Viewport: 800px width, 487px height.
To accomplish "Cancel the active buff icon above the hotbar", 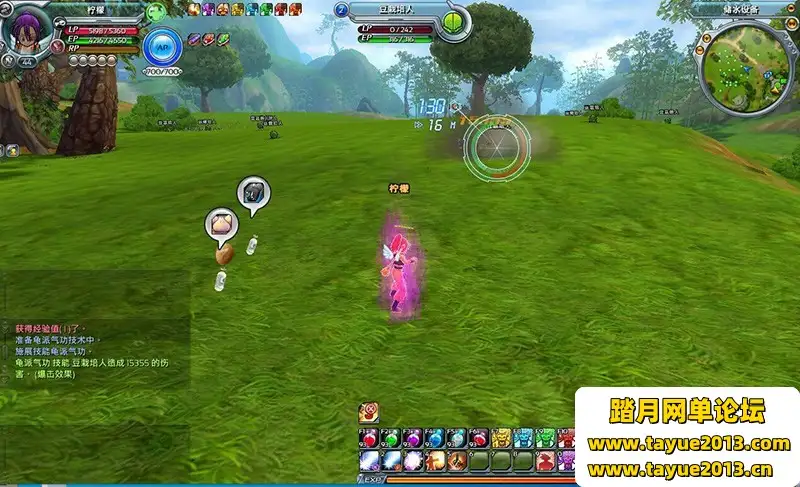I will [x=368, y=411].
